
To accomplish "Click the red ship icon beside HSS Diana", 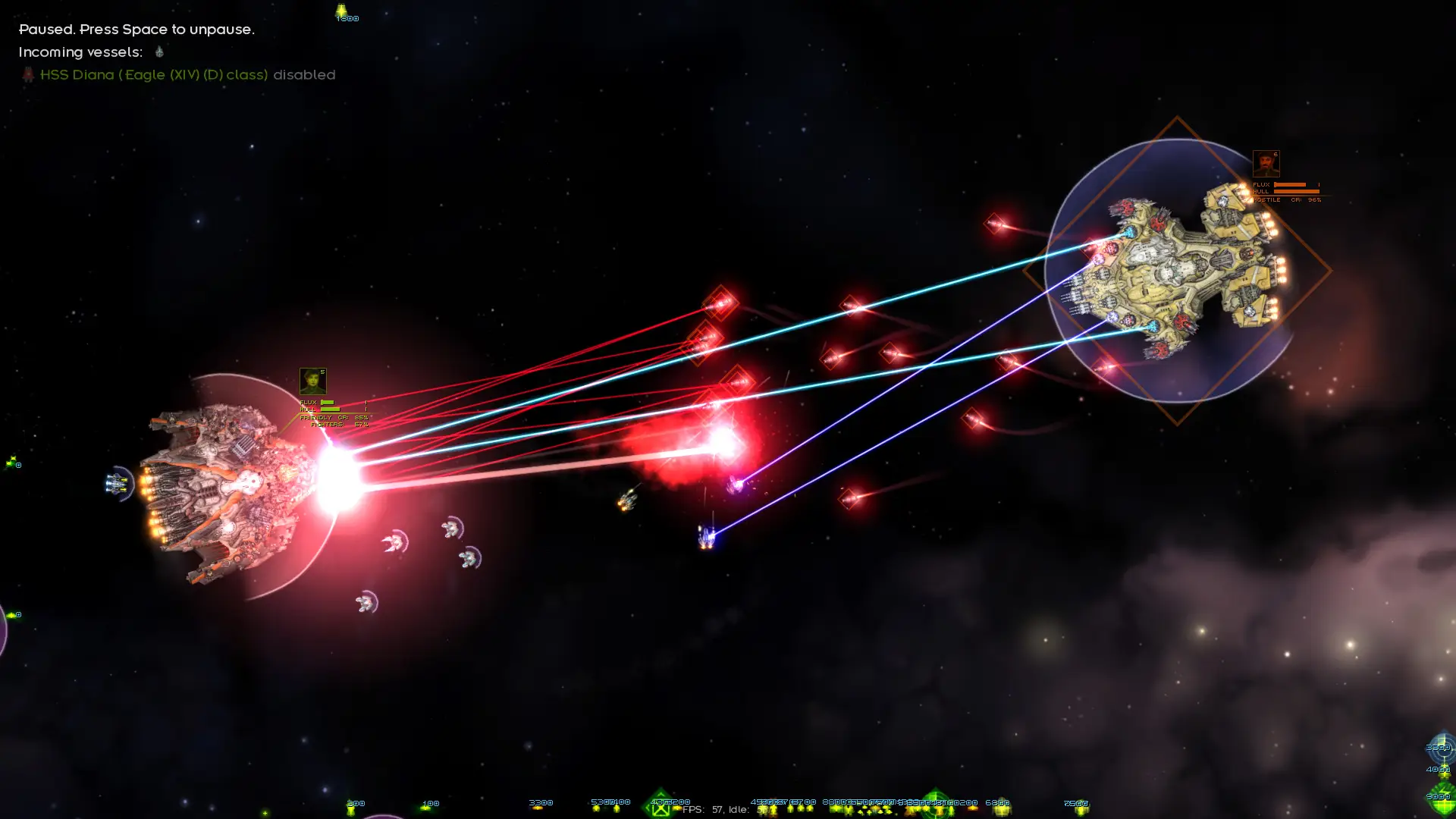I will (28, 74).
